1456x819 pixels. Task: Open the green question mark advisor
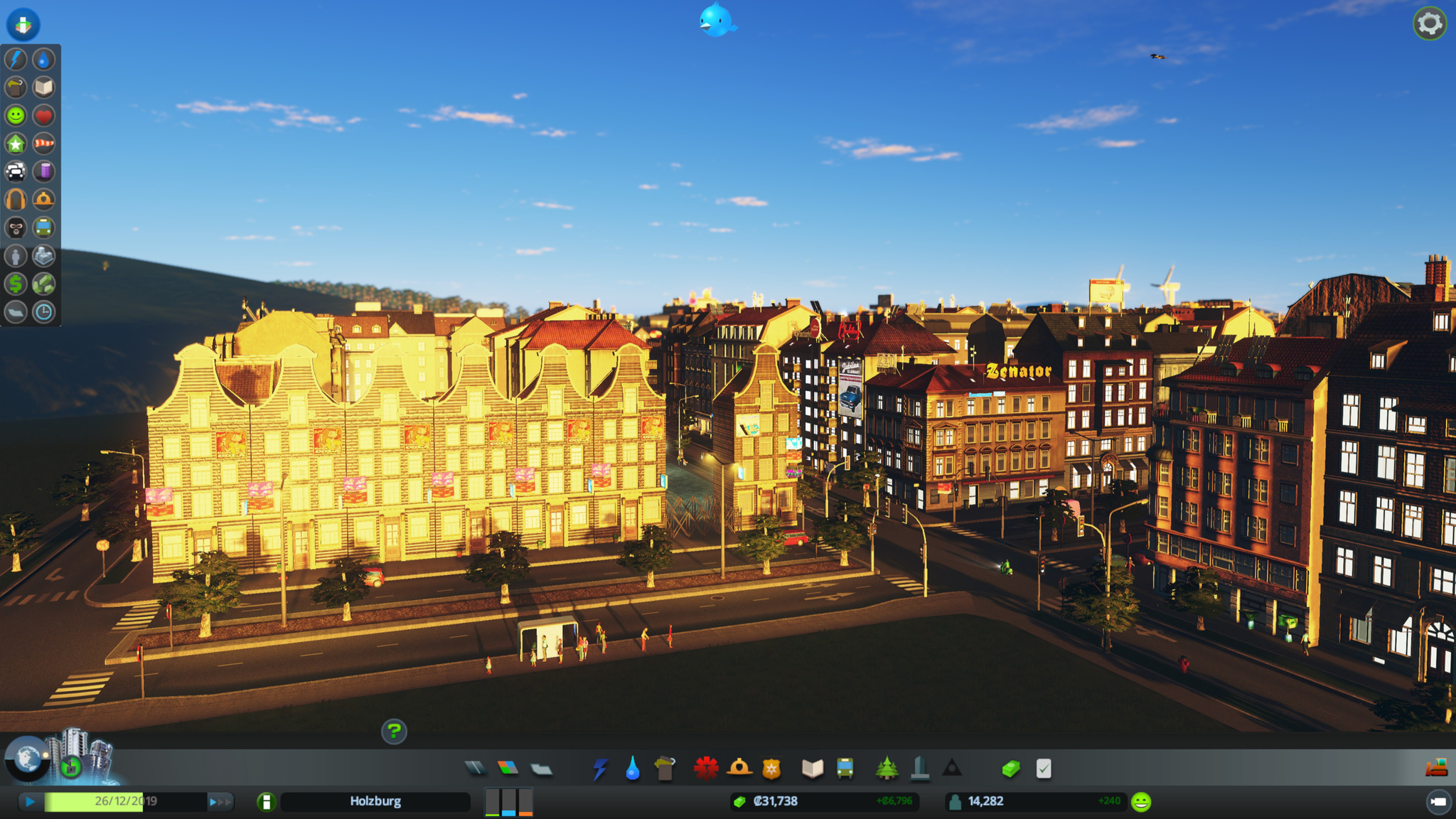click(394, 731)
